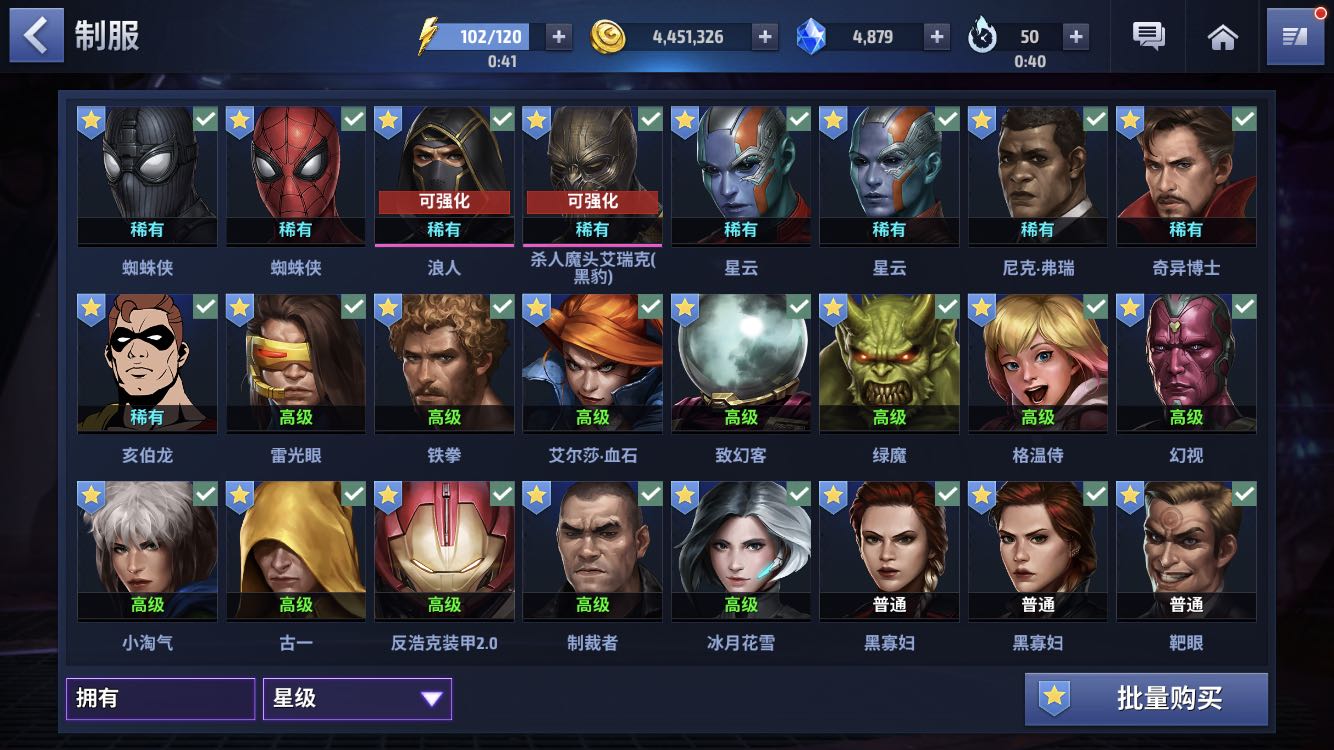Toggle the 拥有 owned filter
Image resolution: width=1334 pixels, height=750 pixels.
(160, 698)
